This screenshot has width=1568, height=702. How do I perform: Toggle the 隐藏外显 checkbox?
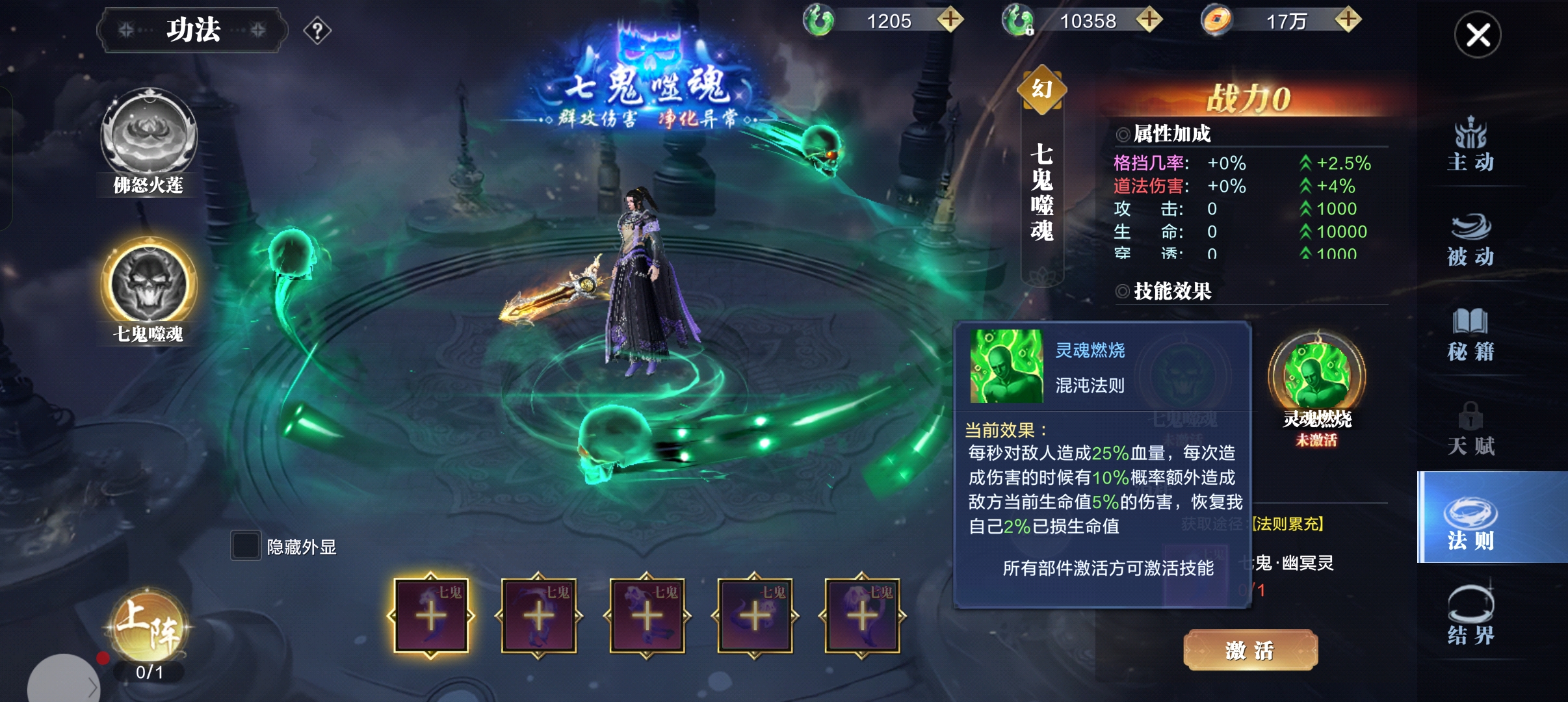[246, 545]
